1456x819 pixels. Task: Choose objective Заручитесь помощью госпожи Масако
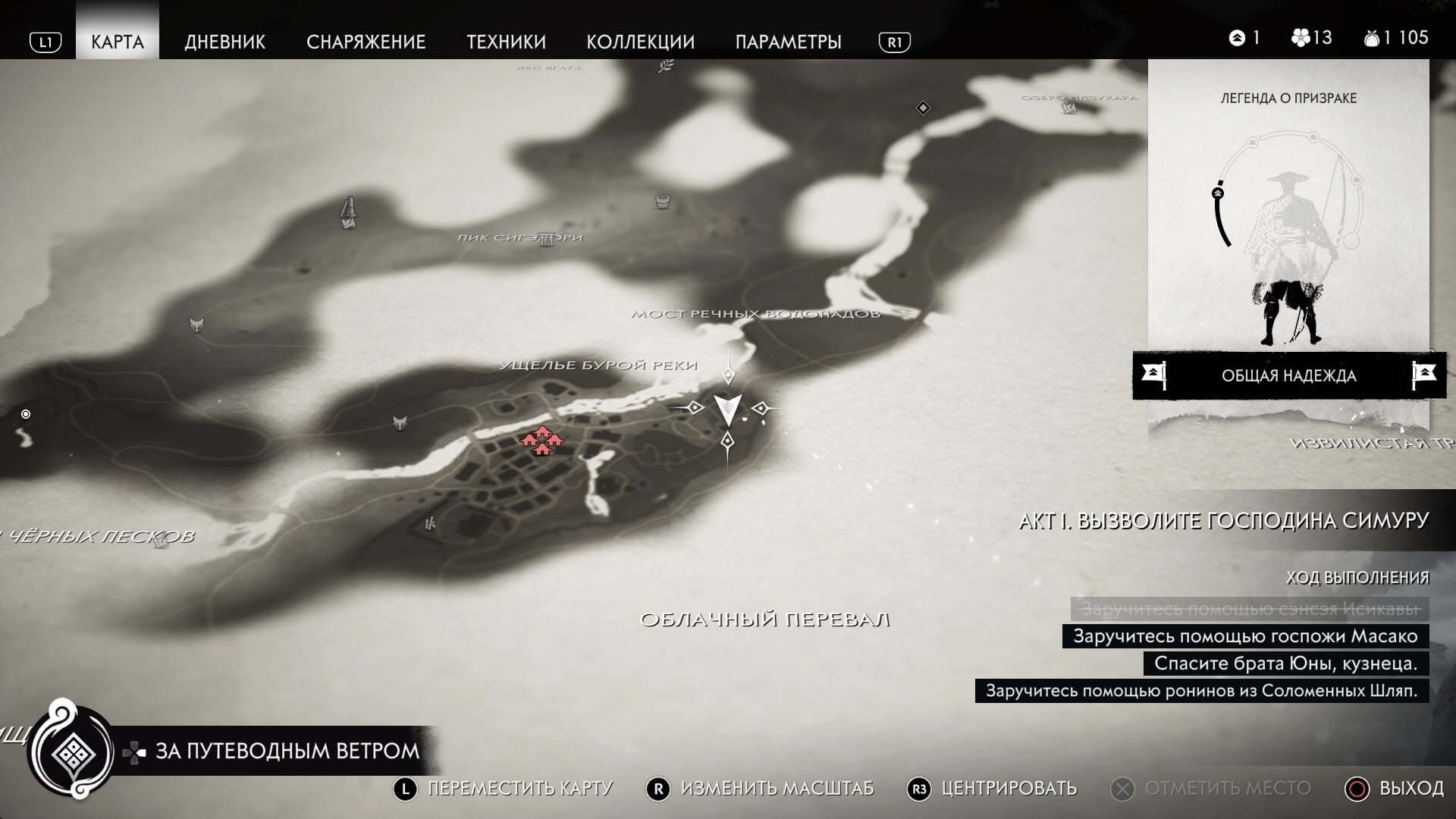(1245, 636)
